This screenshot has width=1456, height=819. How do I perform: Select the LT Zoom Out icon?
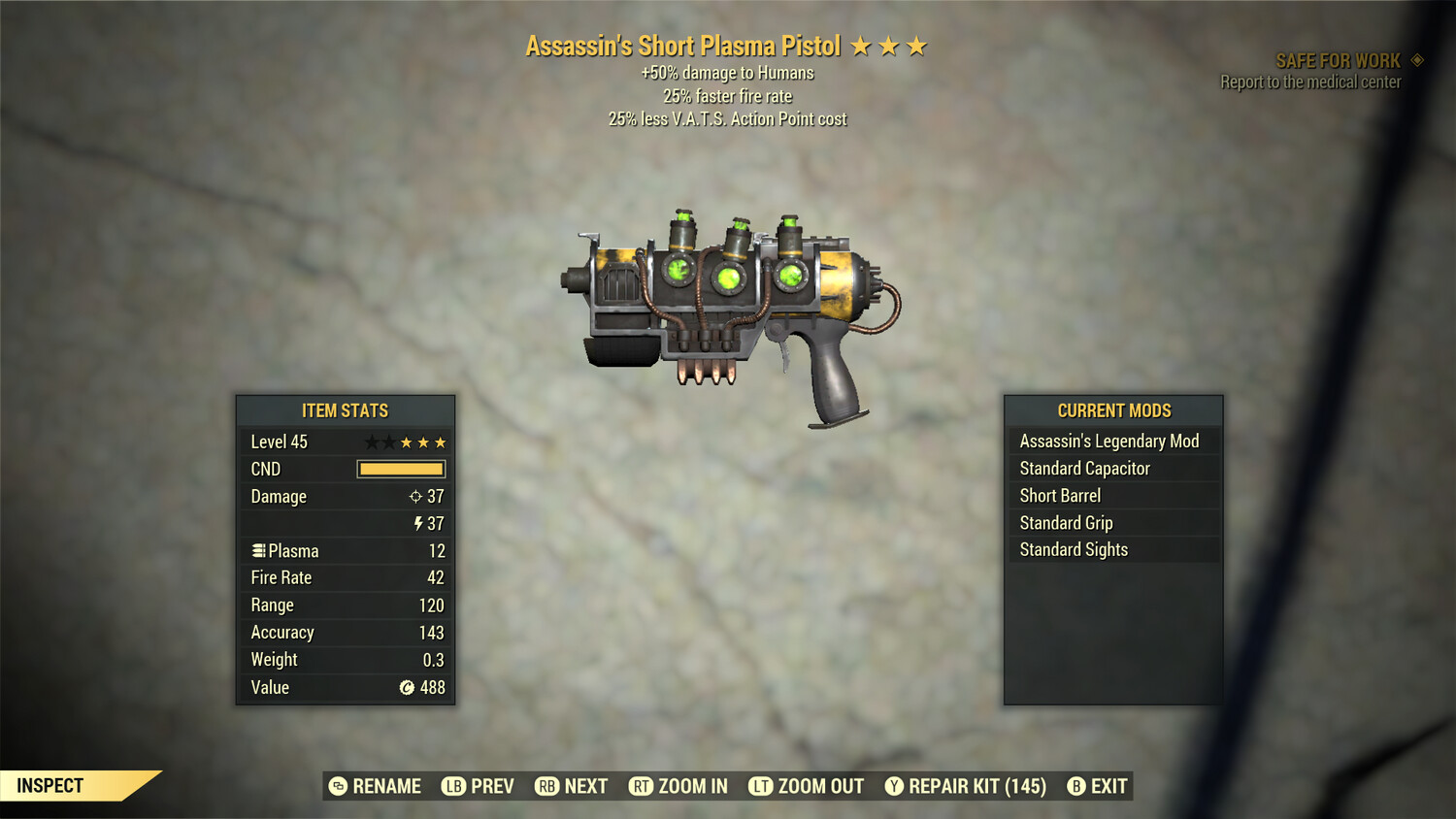tap(762, 786)
